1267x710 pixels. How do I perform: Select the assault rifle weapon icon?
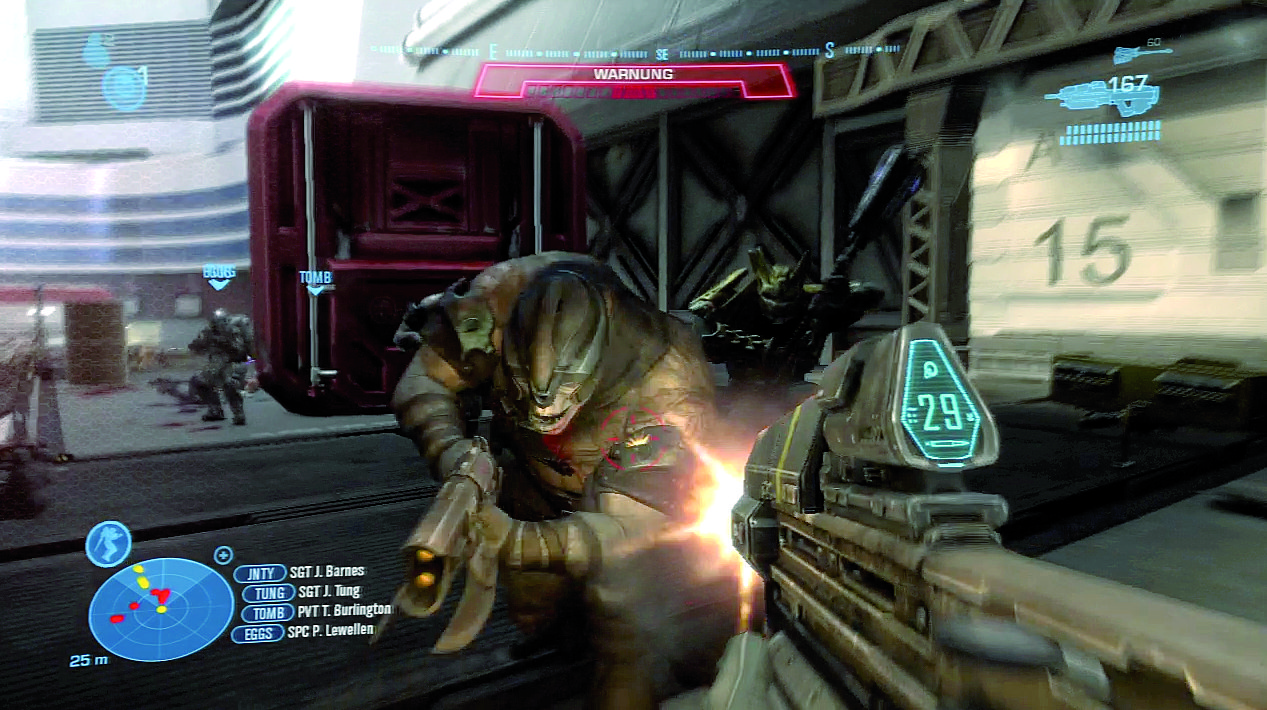coord(1100,98)
